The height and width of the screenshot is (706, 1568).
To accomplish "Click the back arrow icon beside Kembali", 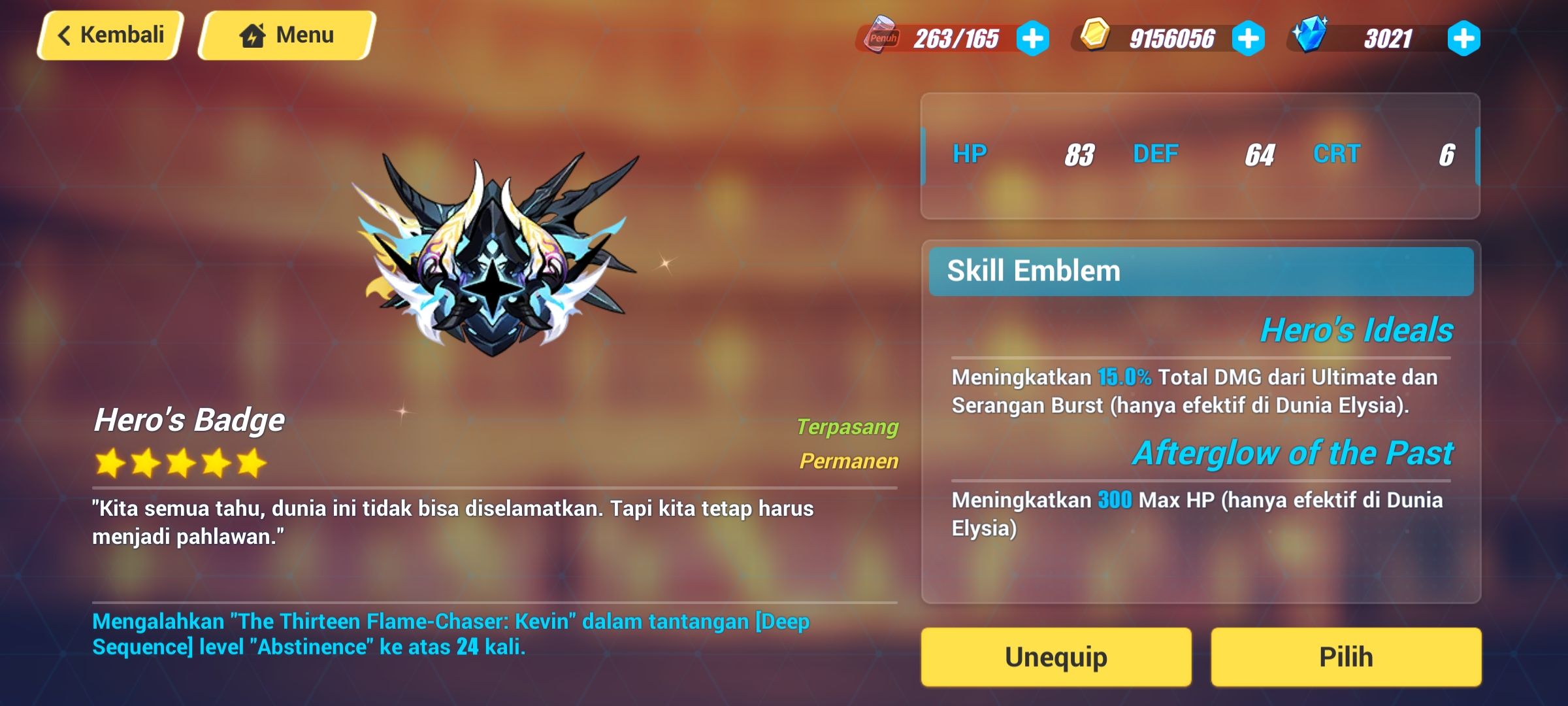I will [63, 35].
